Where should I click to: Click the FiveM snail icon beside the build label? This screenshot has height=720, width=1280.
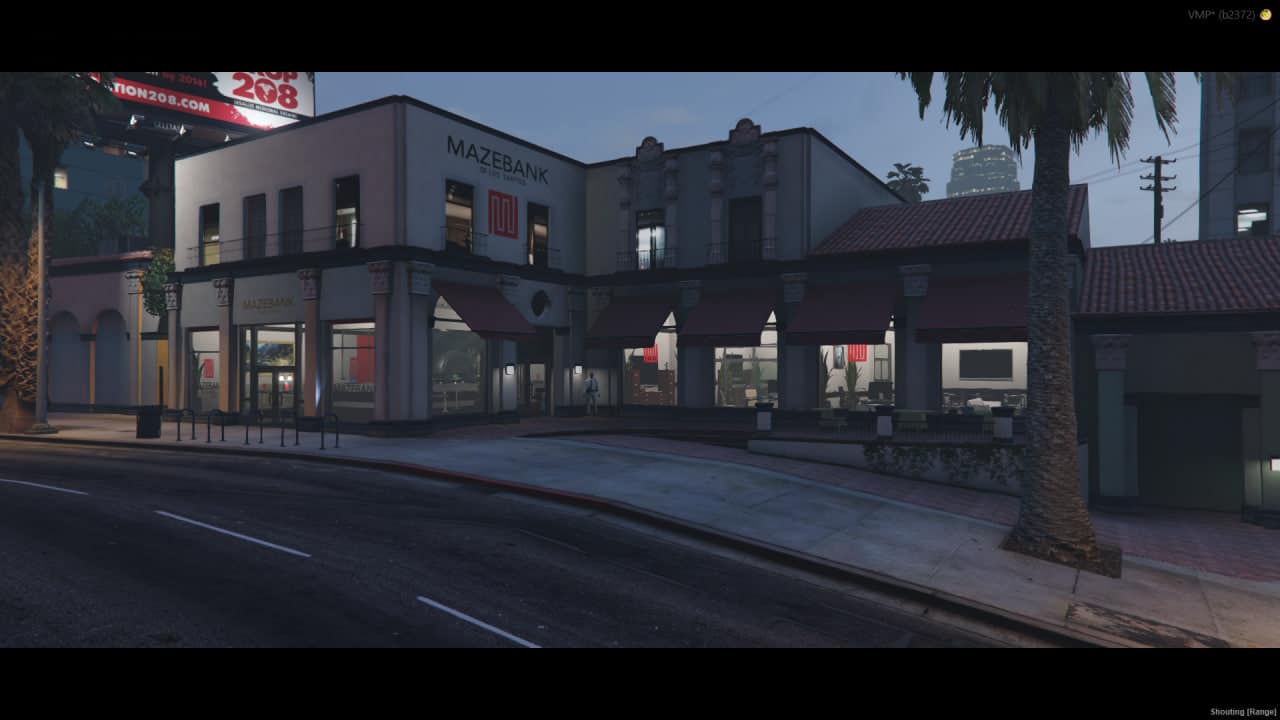(x=1265, y=15)
